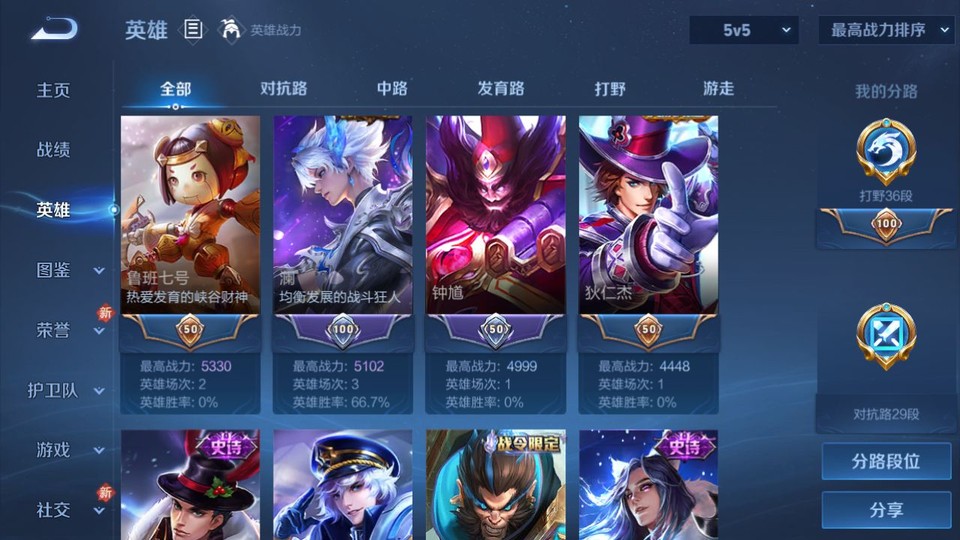Switch to the 打野 tab
This screenshot has width=960, height=540.
610,88
